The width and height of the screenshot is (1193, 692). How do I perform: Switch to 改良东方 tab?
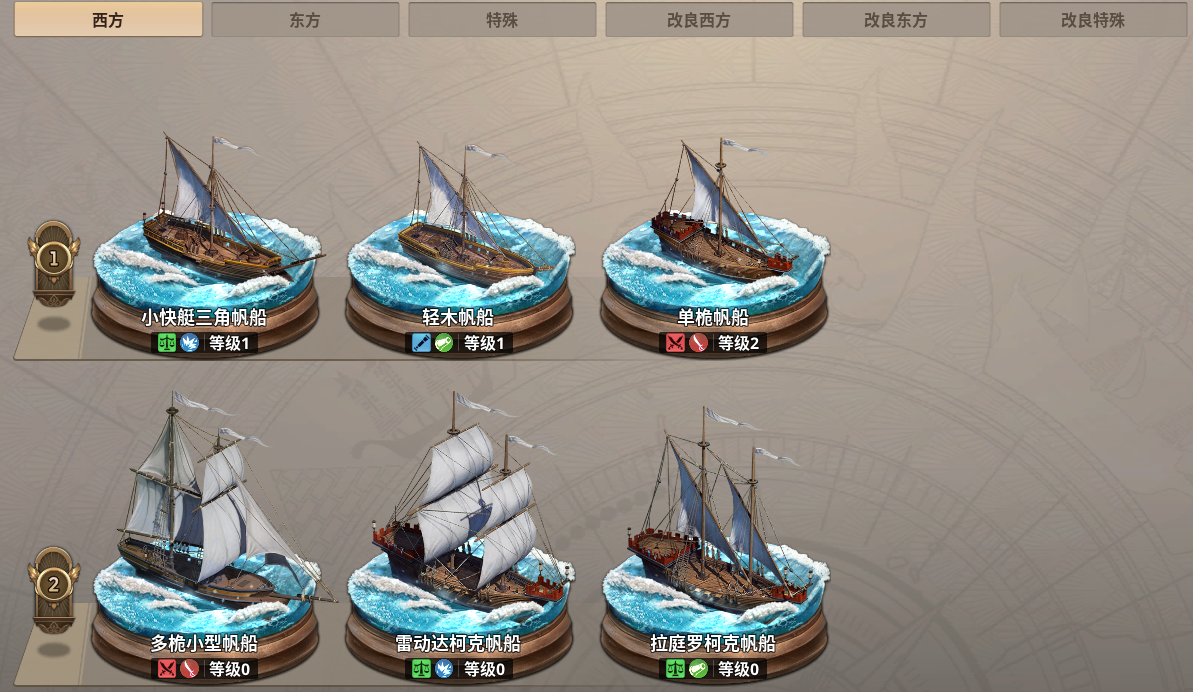pyautogui.click(x=896, y=20)
